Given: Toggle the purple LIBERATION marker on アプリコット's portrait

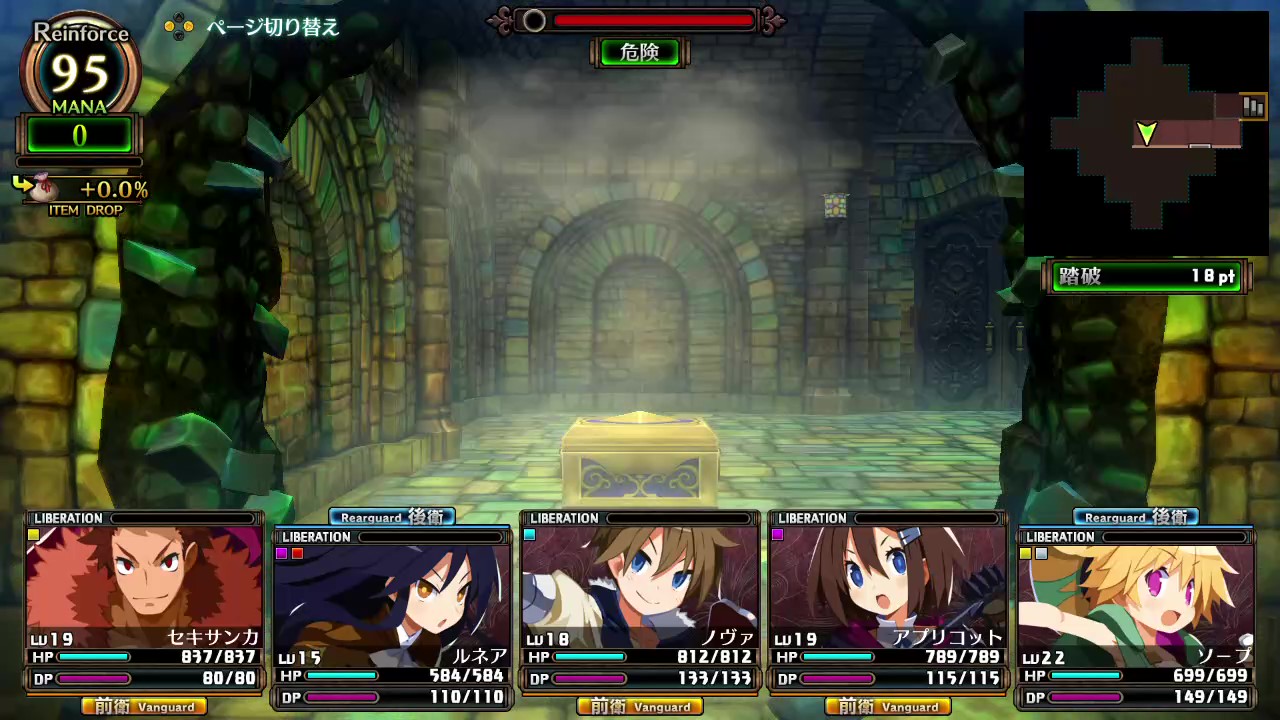Looking at the screenshot, I should 777,535.
